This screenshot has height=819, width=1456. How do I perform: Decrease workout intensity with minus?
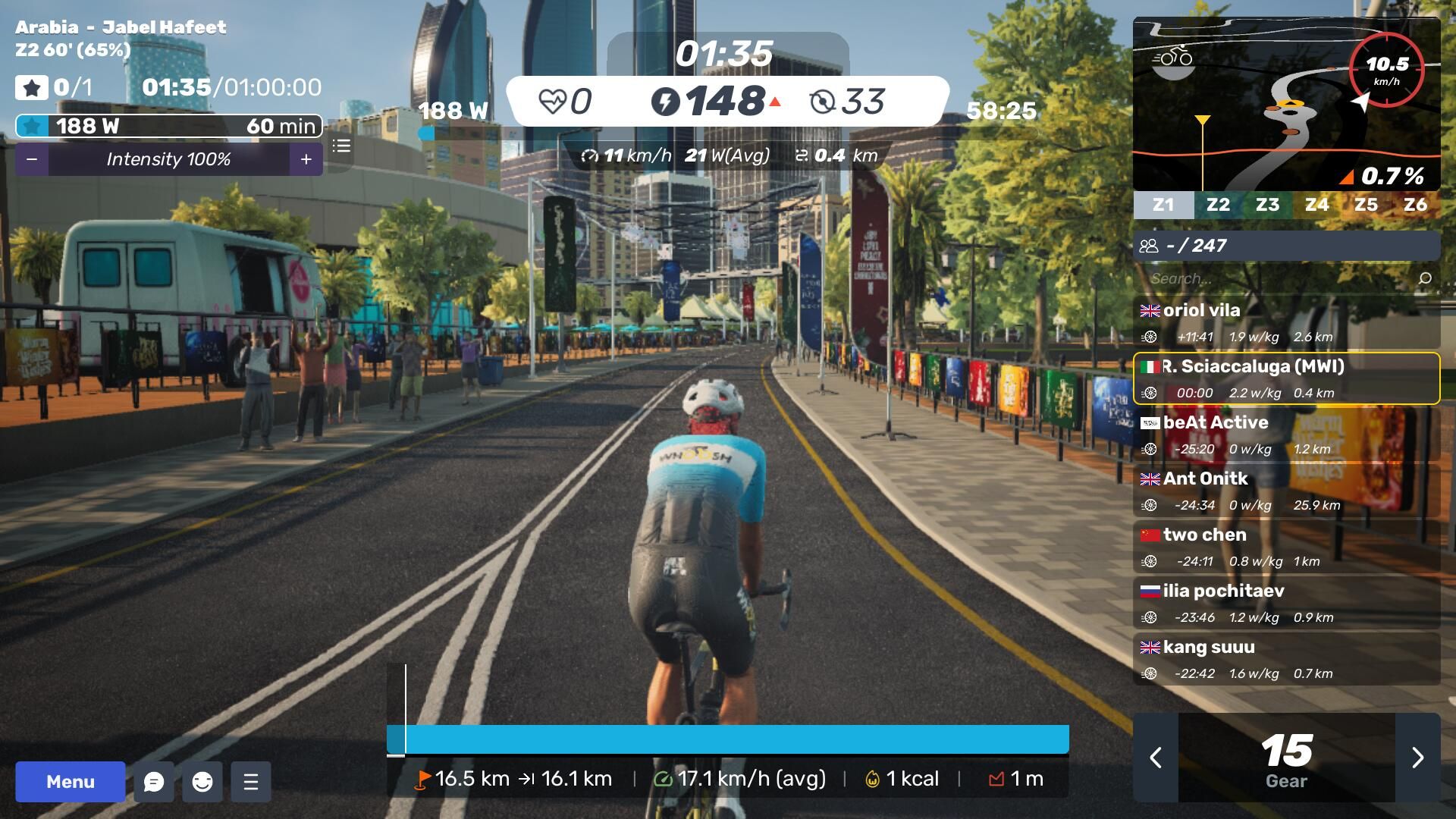tap(32, 159)
